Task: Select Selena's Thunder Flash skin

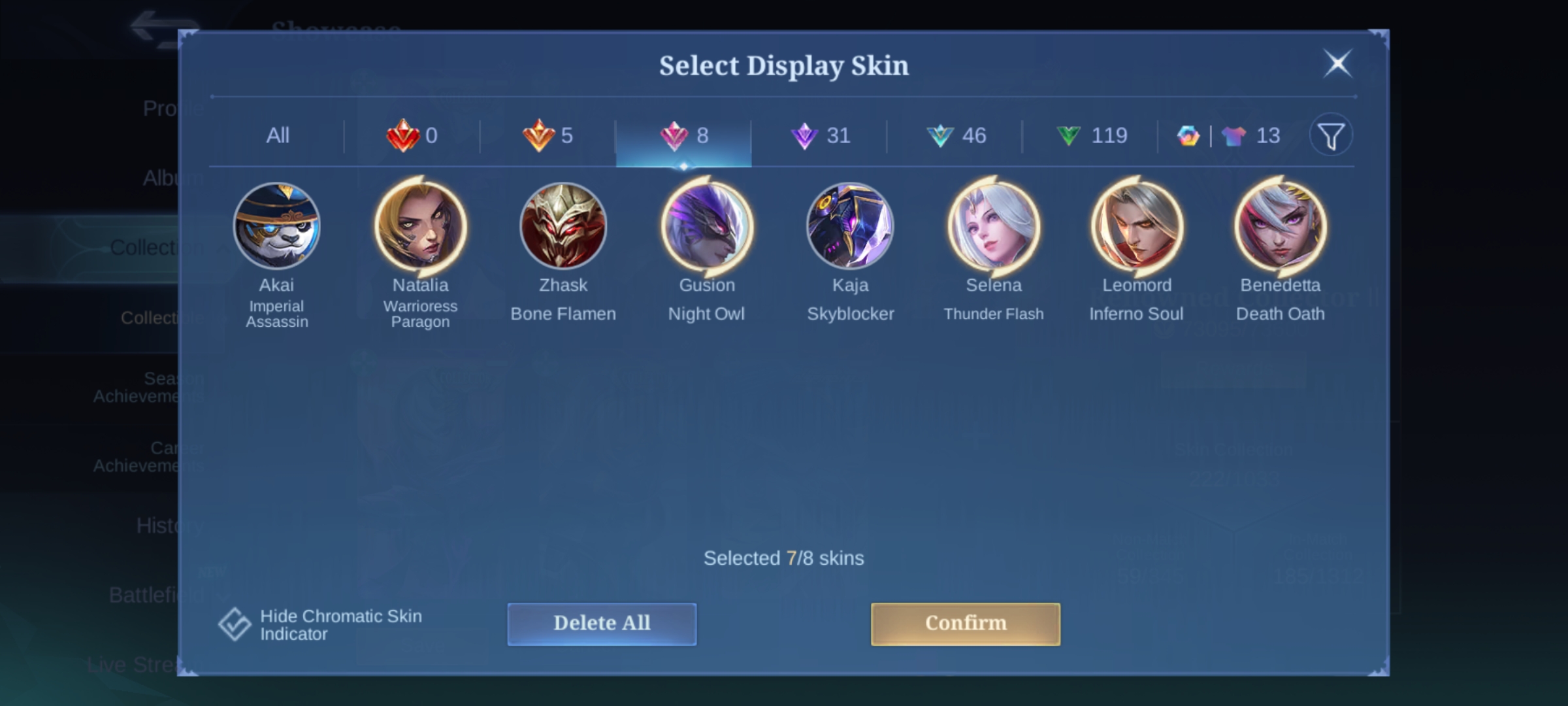Action: click(994, 226)
